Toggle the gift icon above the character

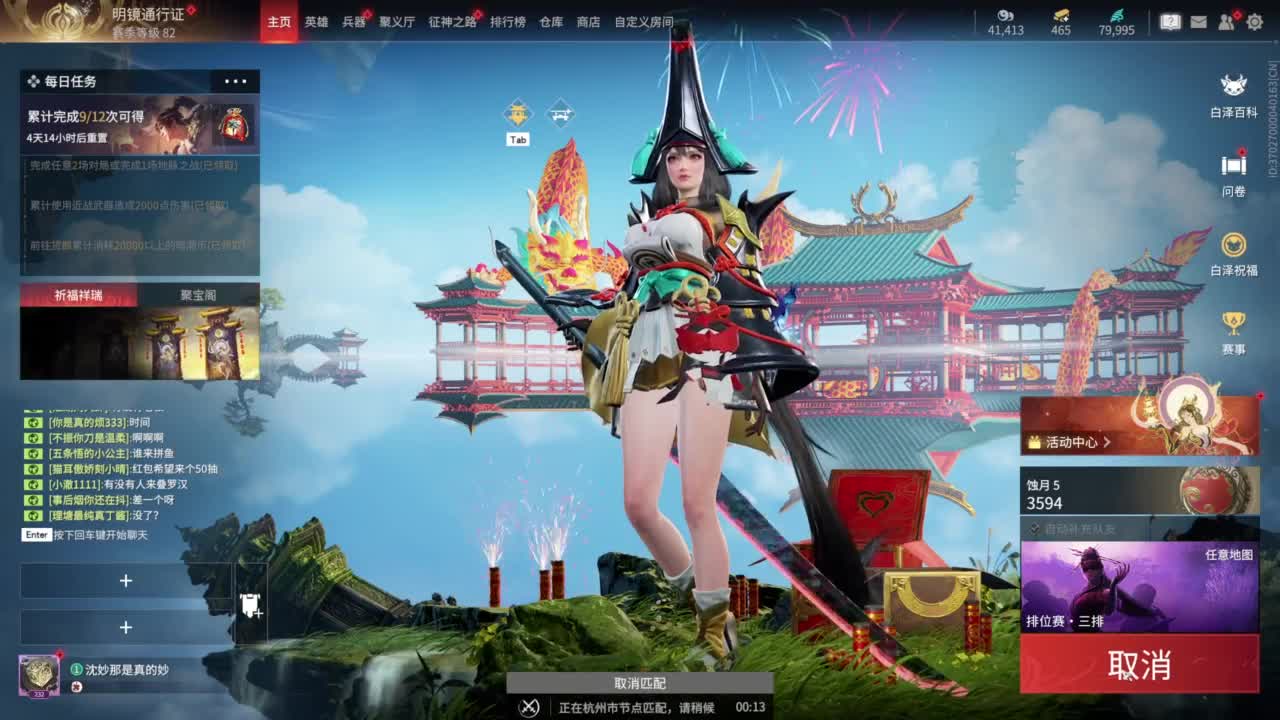pyautogui.click(x=559, y=113)
